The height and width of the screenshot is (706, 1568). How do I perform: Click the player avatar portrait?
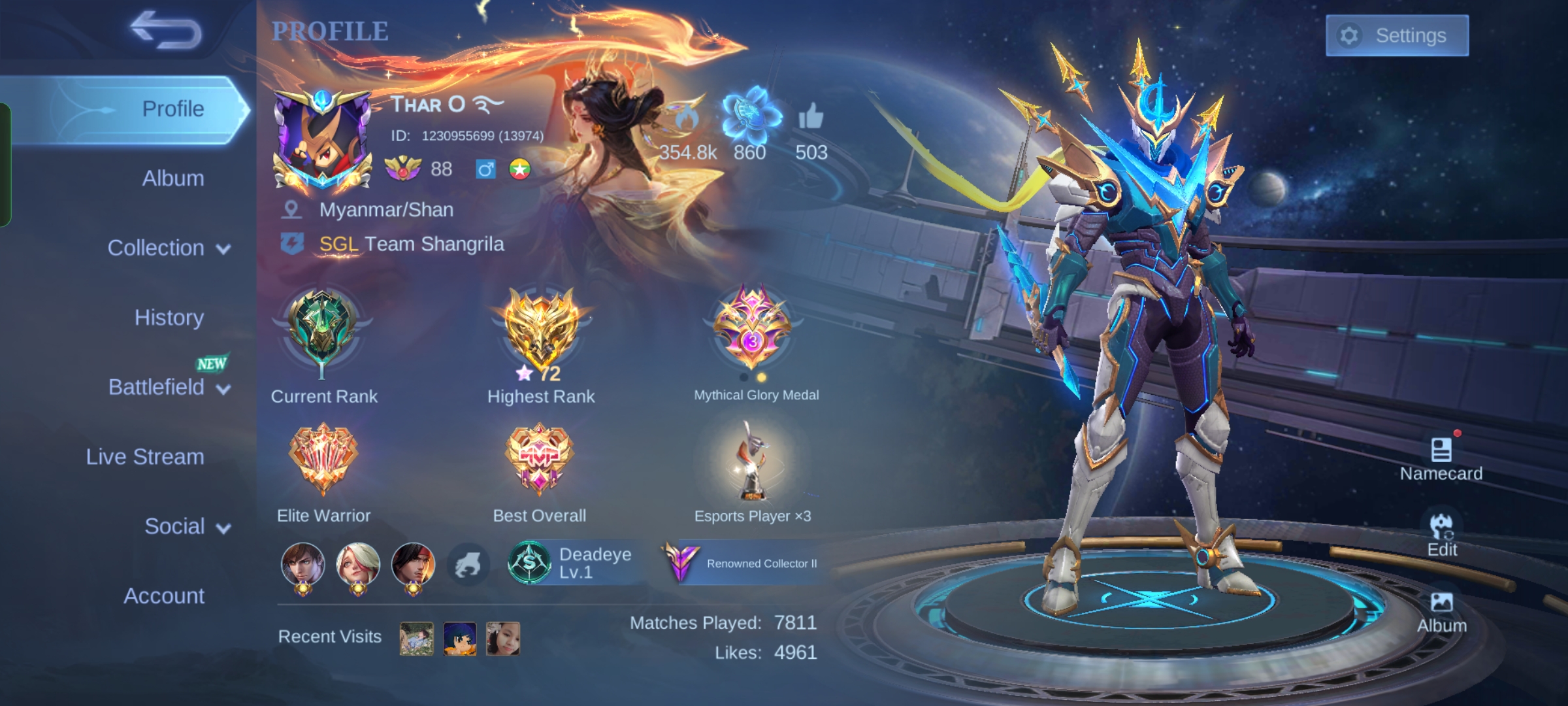322,141
